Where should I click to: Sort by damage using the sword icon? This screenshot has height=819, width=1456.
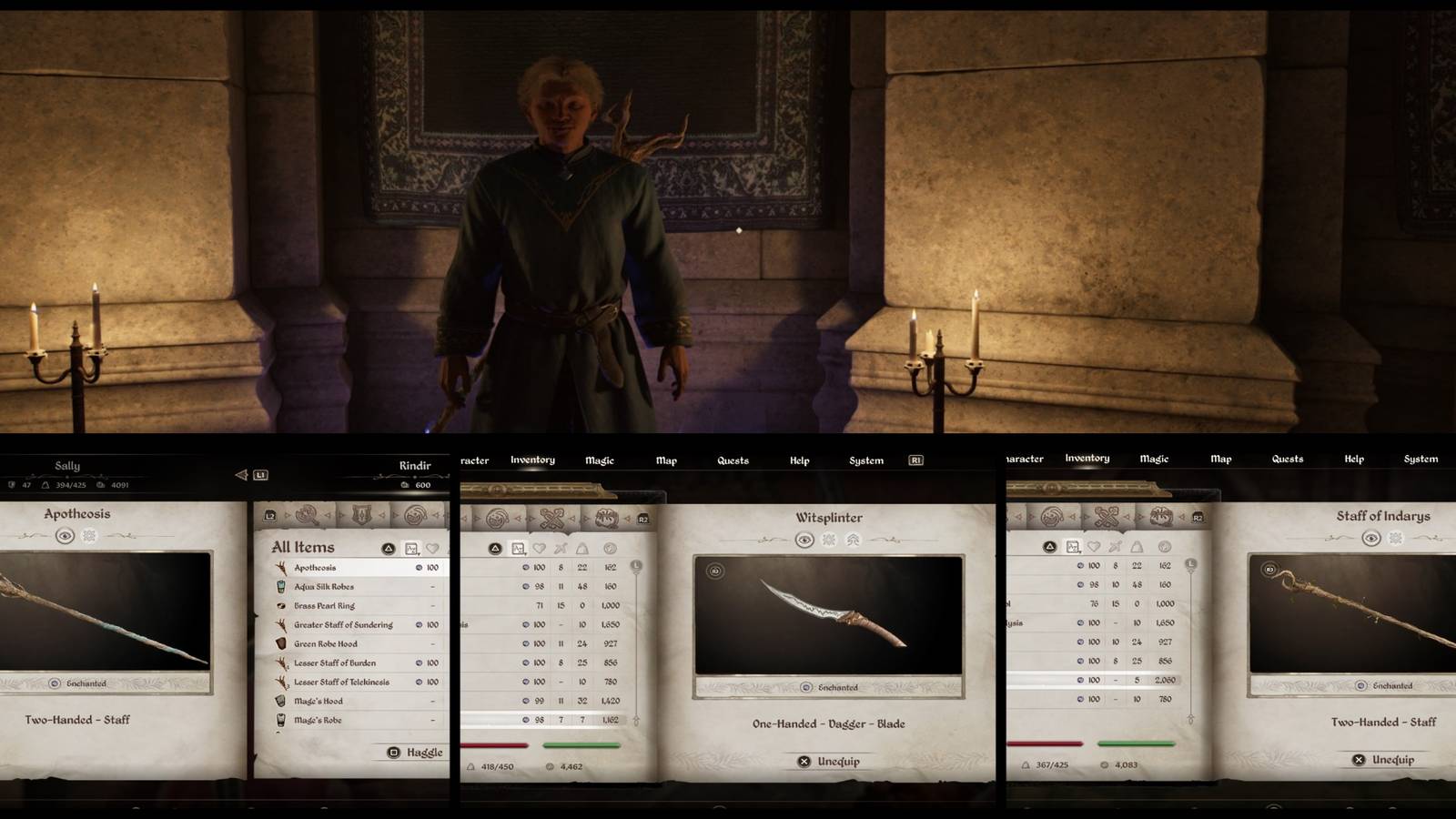(x=559, y=548)
